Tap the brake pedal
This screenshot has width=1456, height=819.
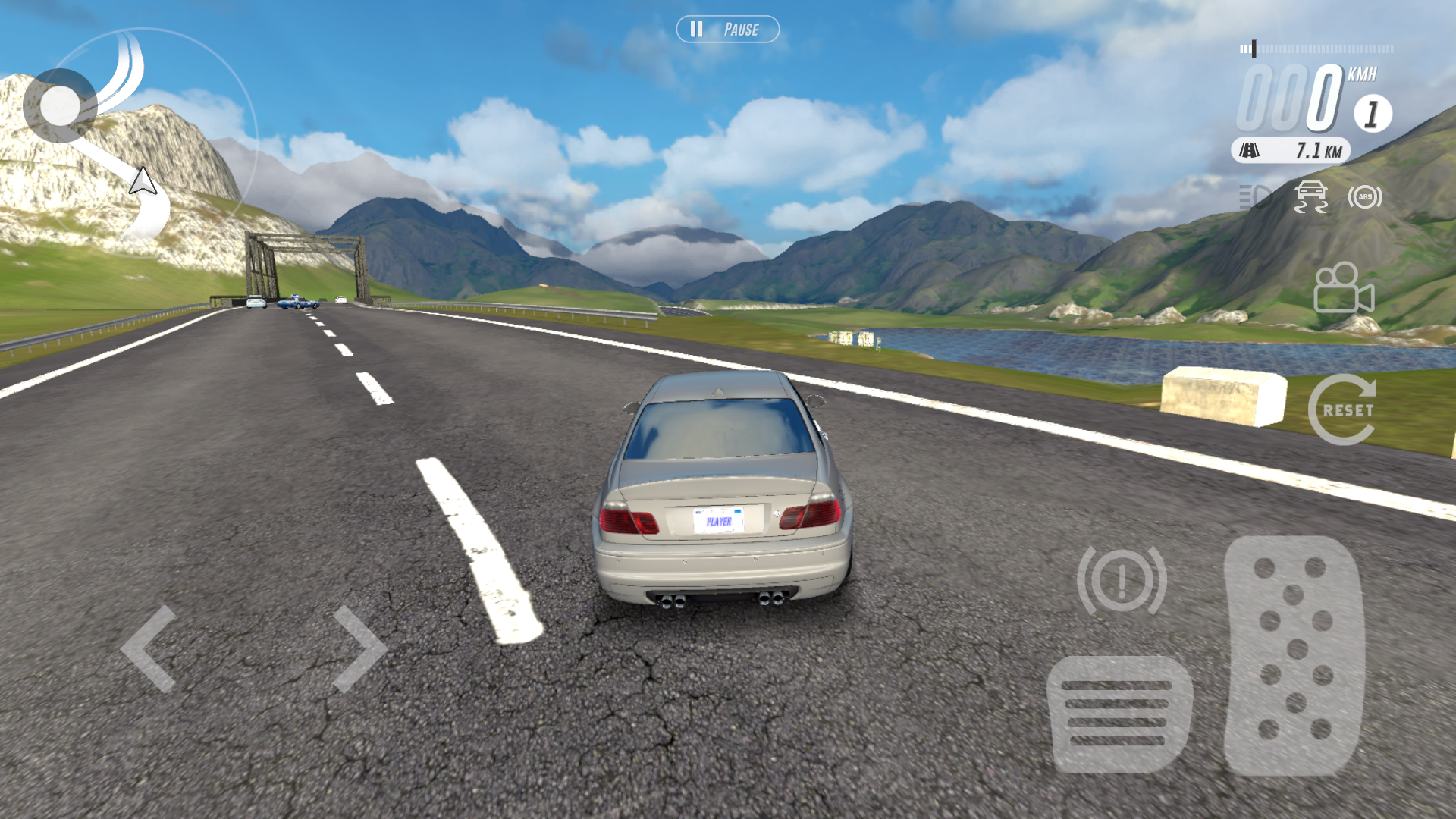click(x=1118, y=714)
